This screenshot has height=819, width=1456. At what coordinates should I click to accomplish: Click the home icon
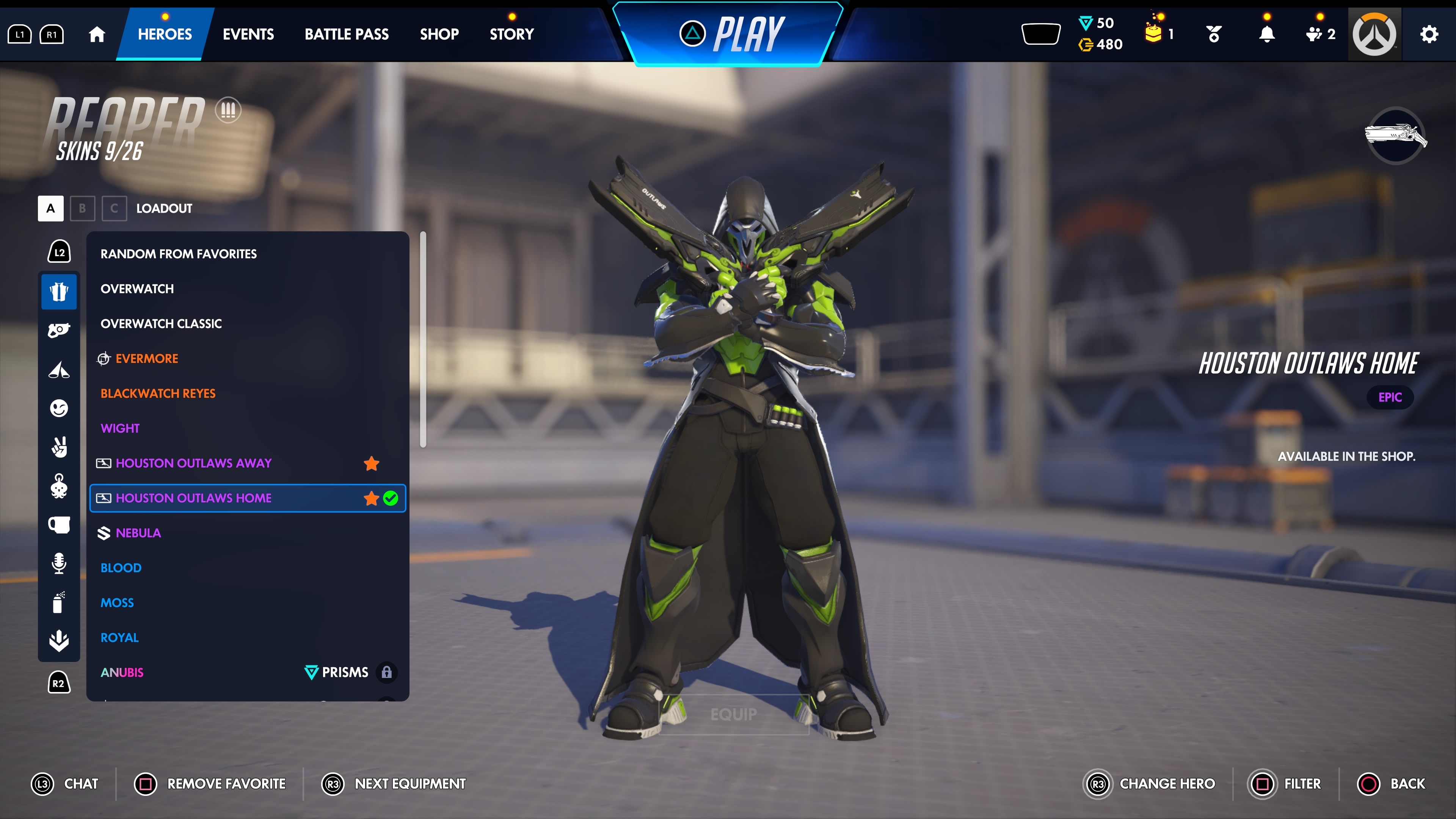[x=97, y=35]
